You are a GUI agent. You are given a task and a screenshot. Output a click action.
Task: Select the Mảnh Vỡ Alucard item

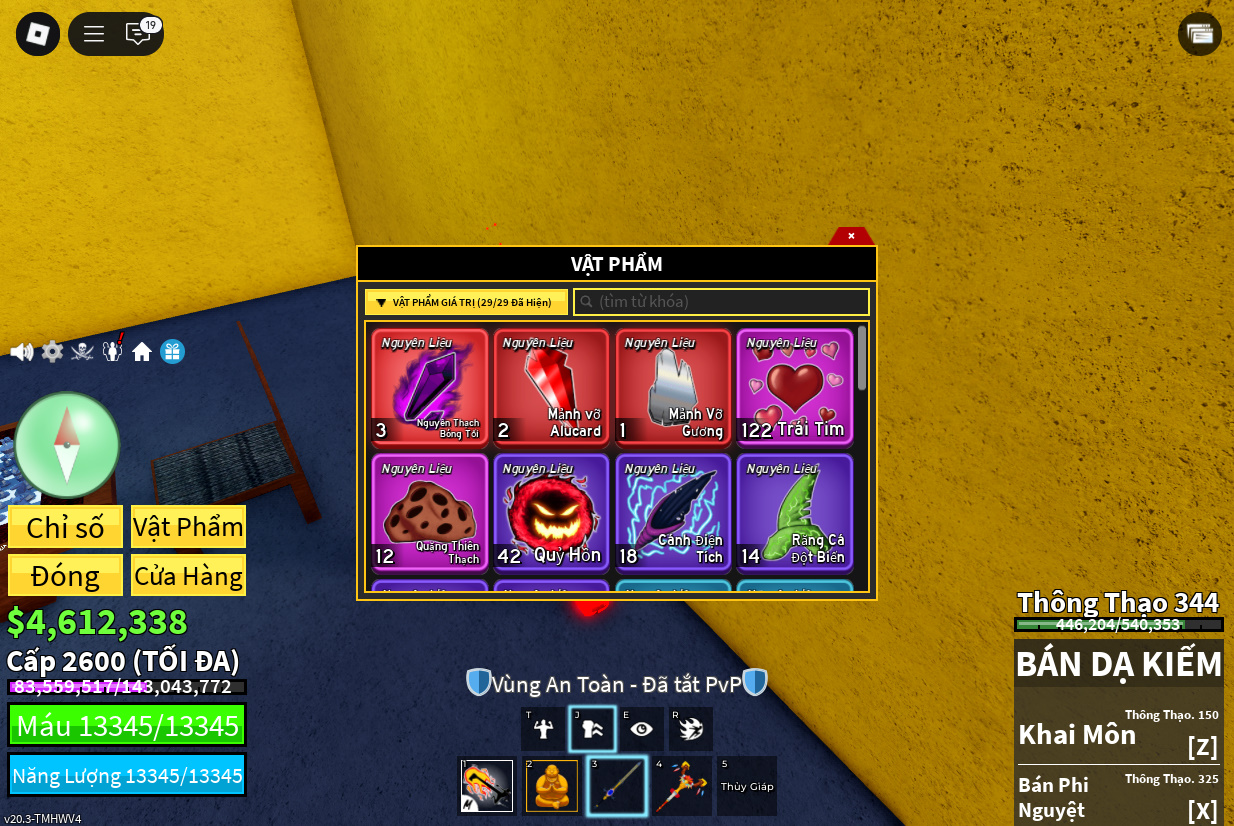[x=551, y=386]
